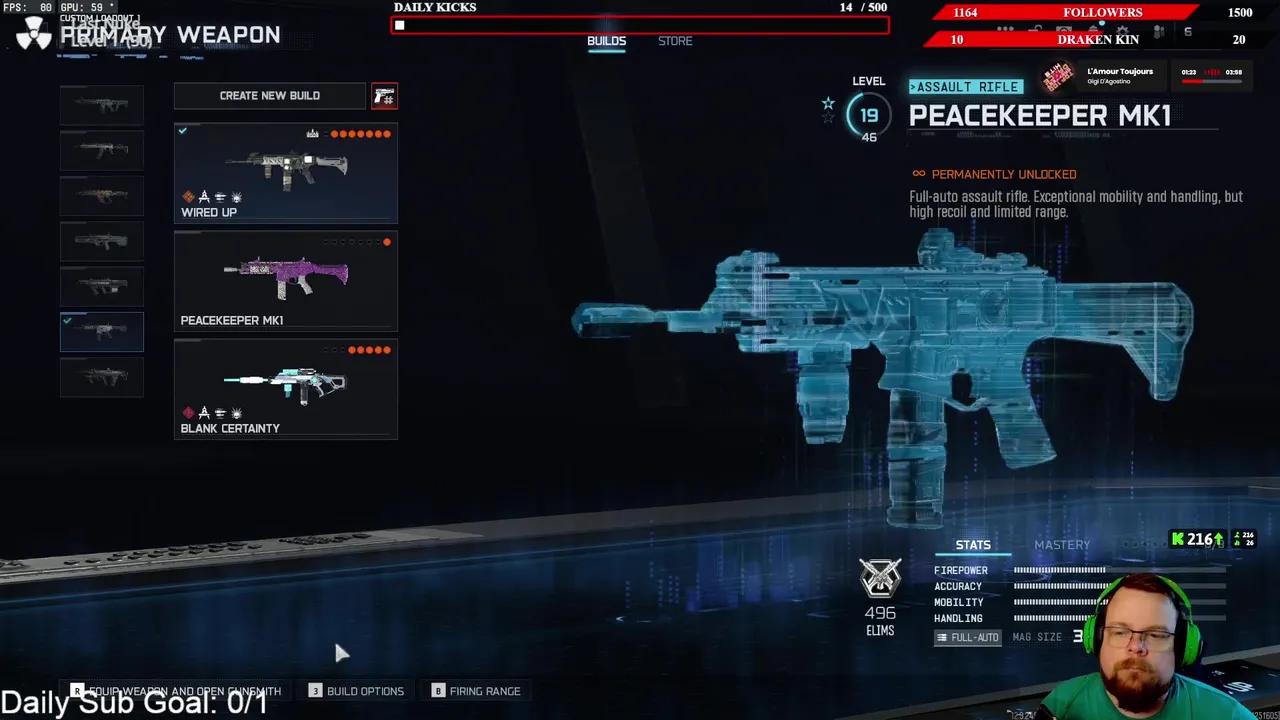Toggle the equipped checkmark on Wired Up build
The height and width of the screenshot is (720, 1280).
point(182,130)
